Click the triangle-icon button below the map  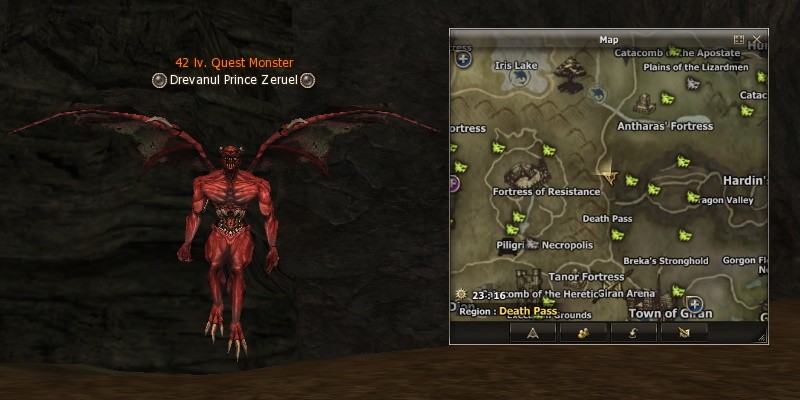532,332
